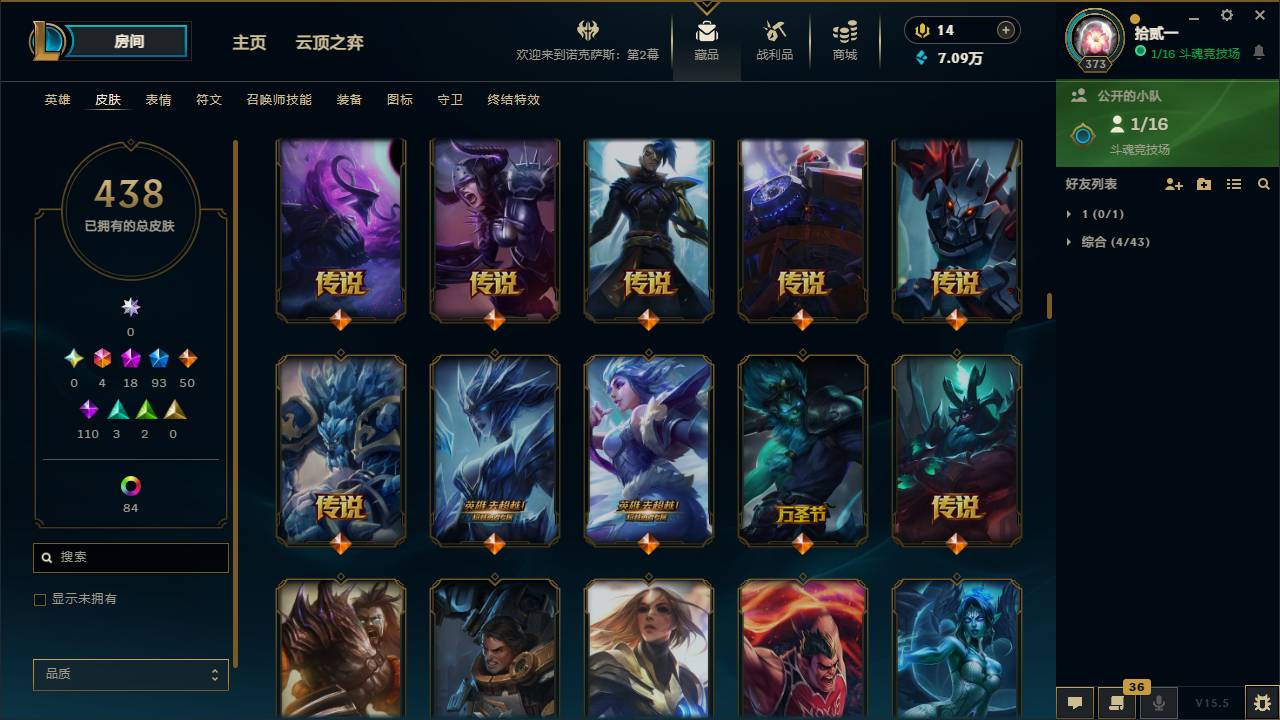Click the add friend icon
The width and height of the screenshot is (1280, 720).
tap(1172, 184)
